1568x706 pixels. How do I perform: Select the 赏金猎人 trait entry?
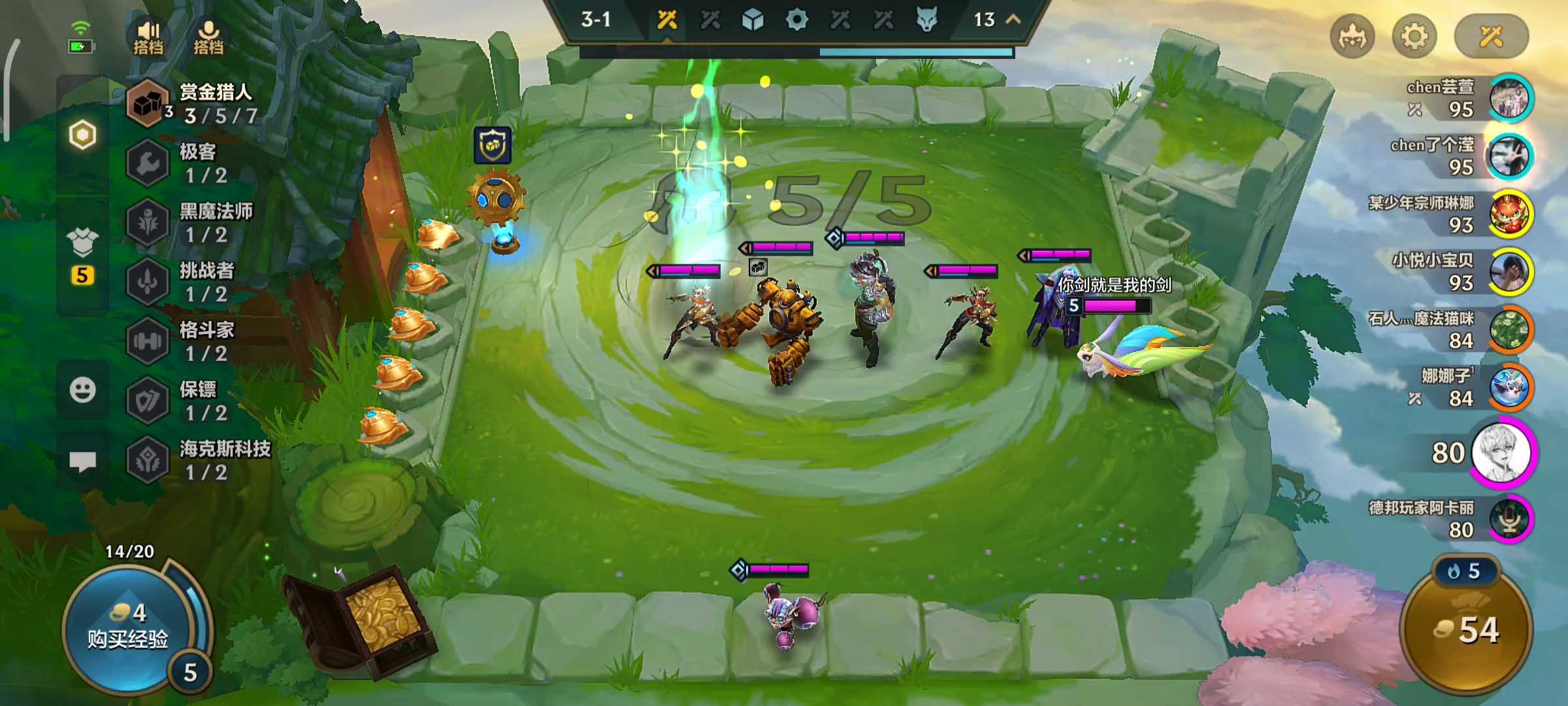[196, 103]
